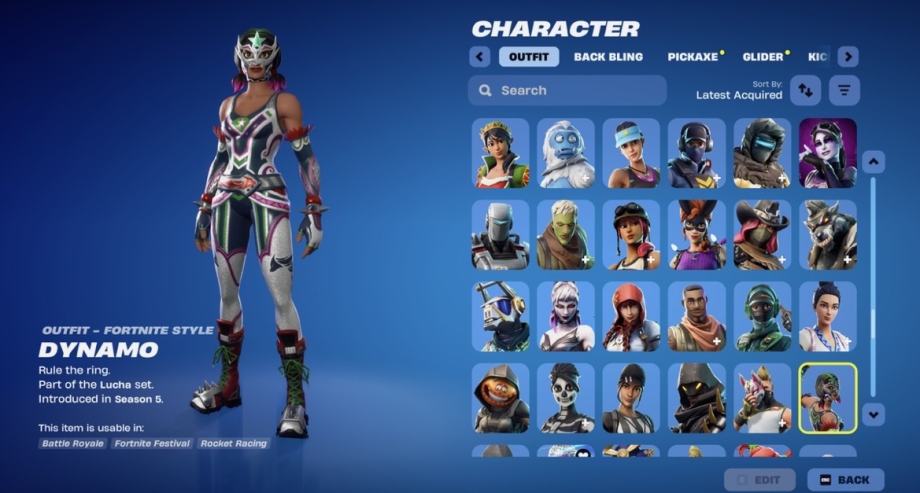Open the filter options button
This screenshot has height=493, width=920.
pyautogui.click(x=844, y=90)
